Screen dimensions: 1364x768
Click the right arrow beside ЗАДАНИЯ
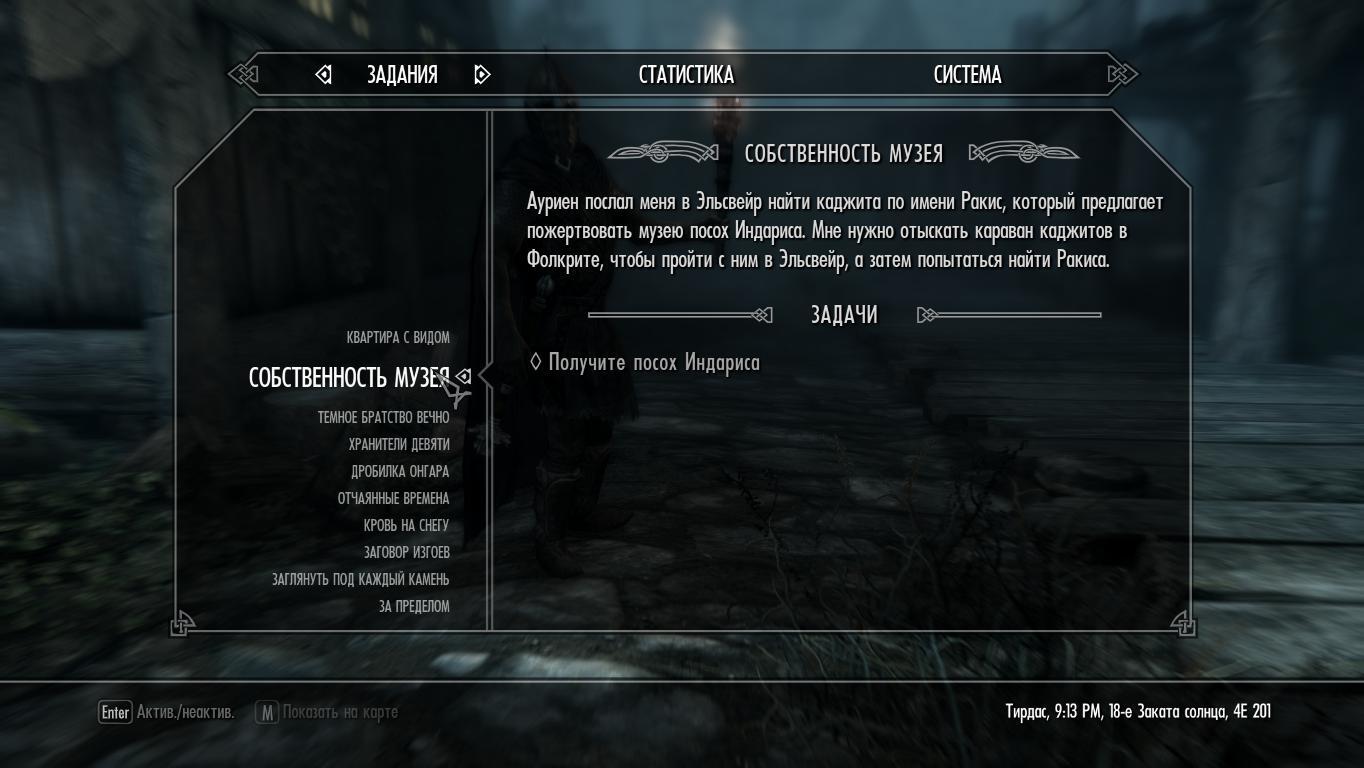click(482, 75)
